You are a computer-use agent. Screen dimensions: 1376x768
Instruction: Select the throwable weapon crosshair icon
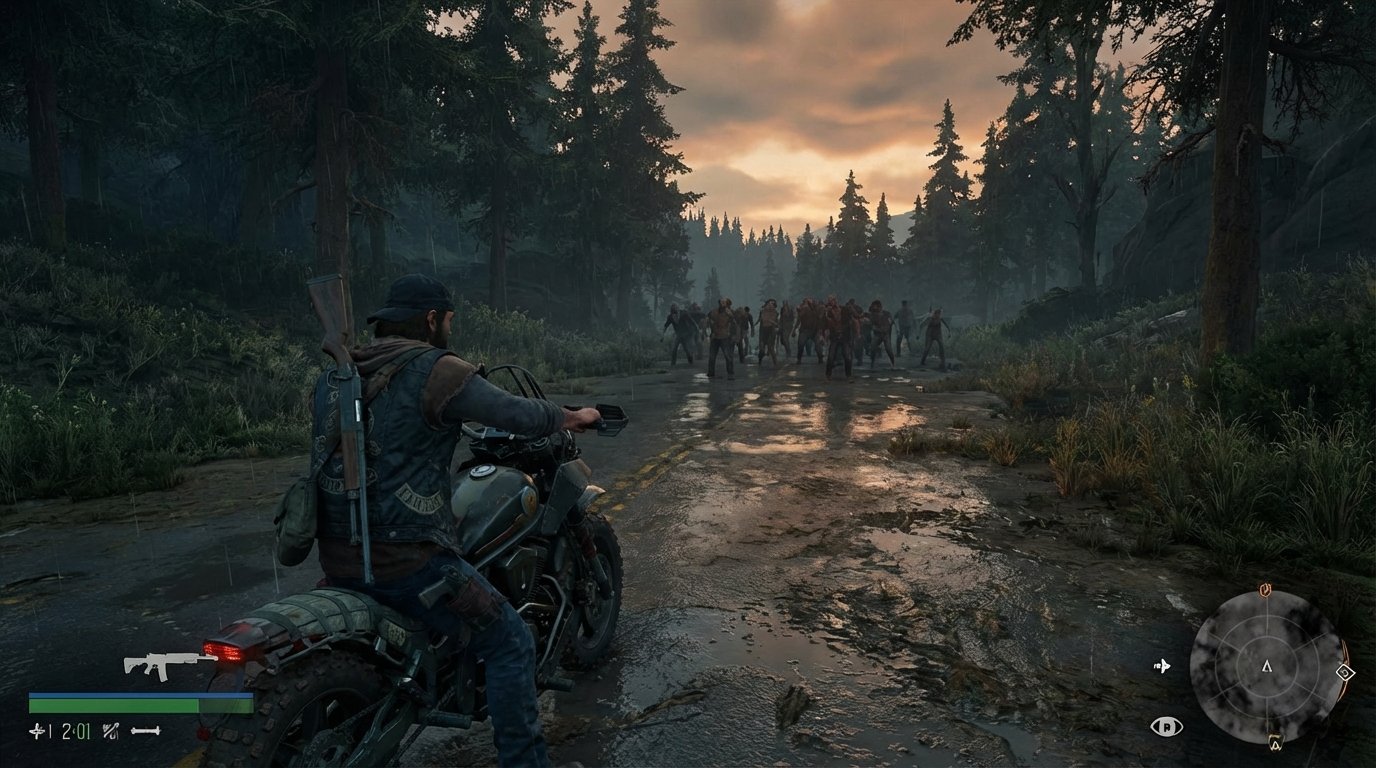(35, 730)
